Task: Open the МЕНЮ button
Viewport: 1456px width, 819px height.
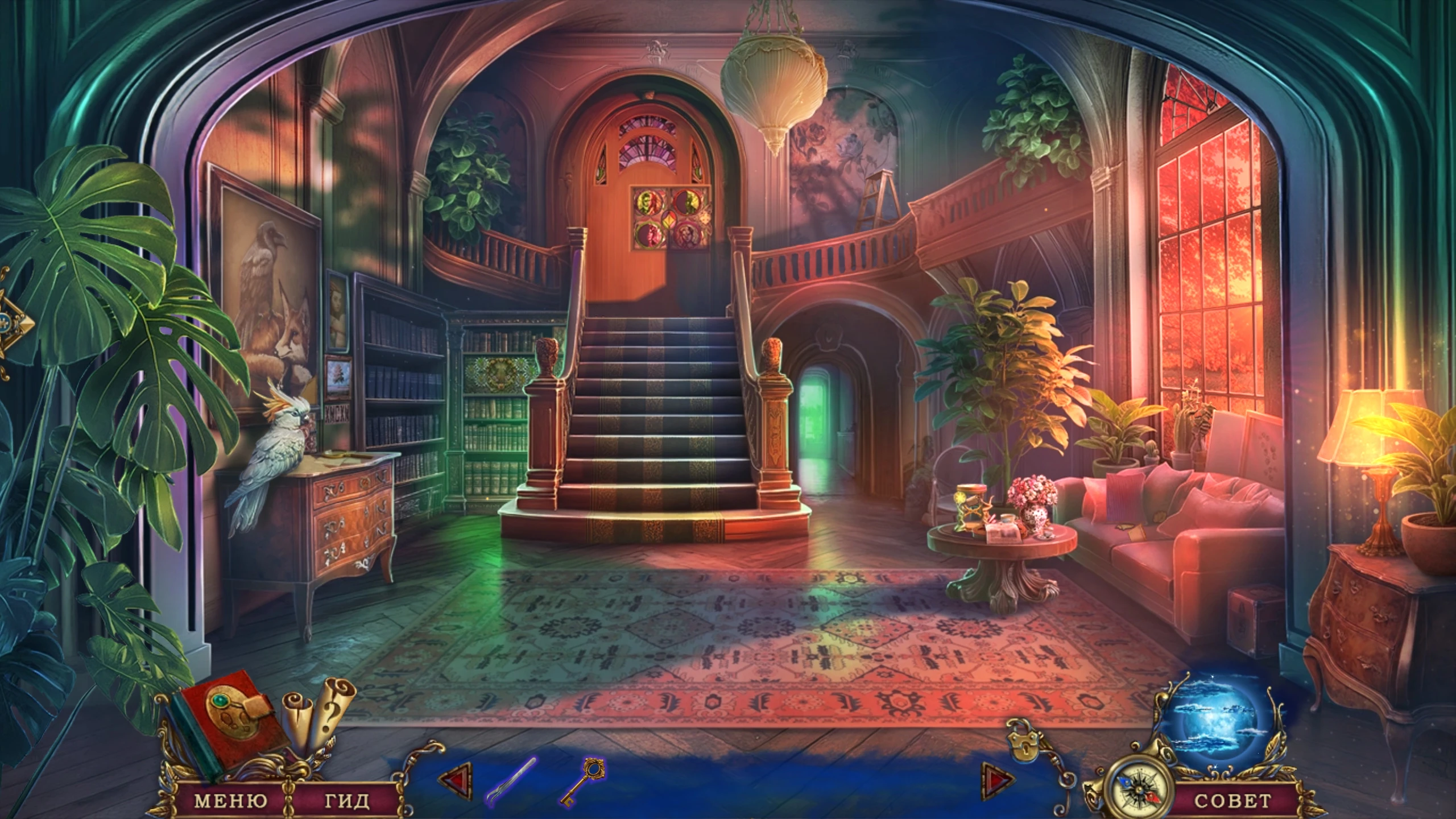Action: pos(230,801)
